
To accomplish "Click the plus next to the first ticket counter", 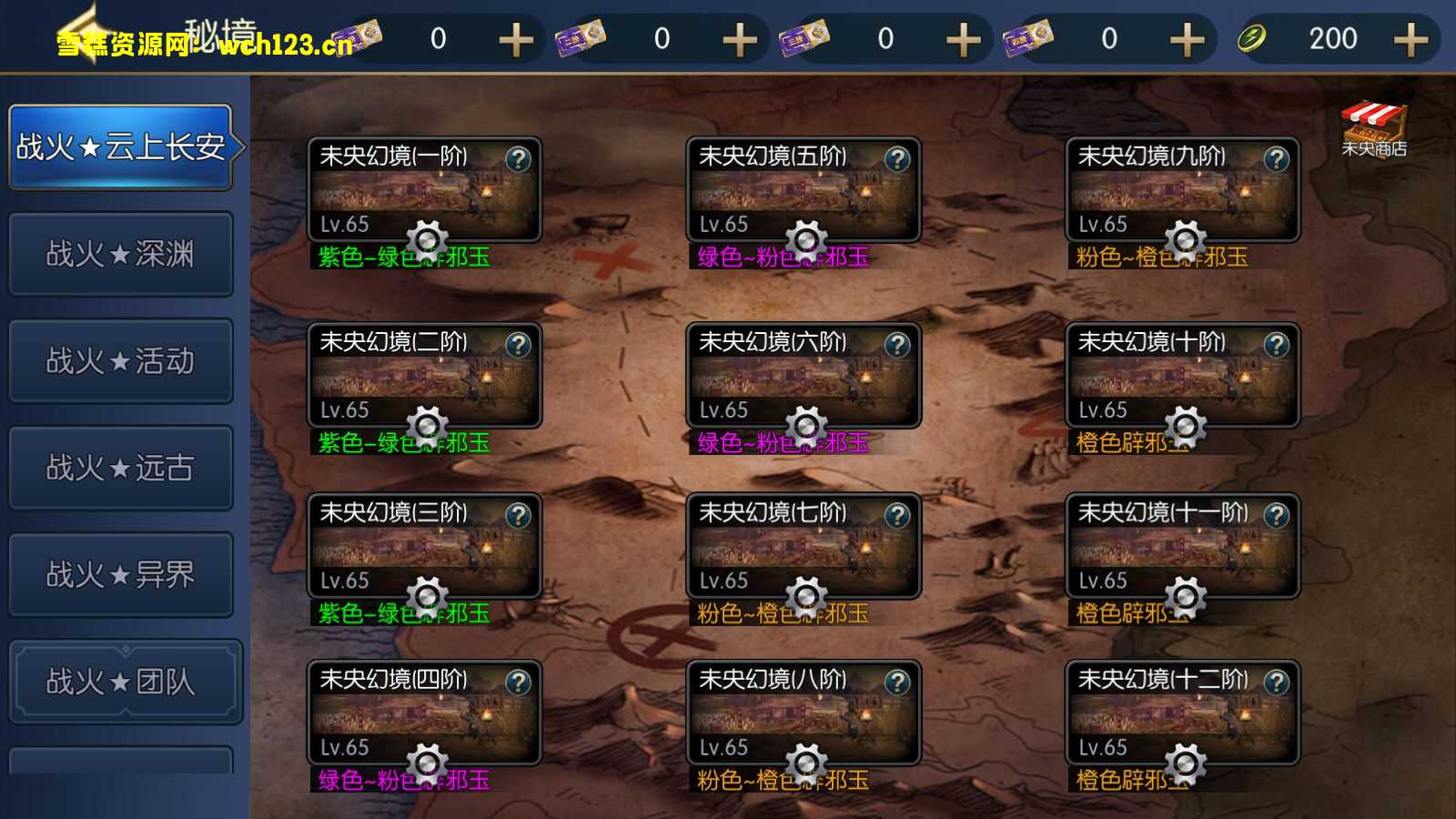I will (x=515, y=39).
